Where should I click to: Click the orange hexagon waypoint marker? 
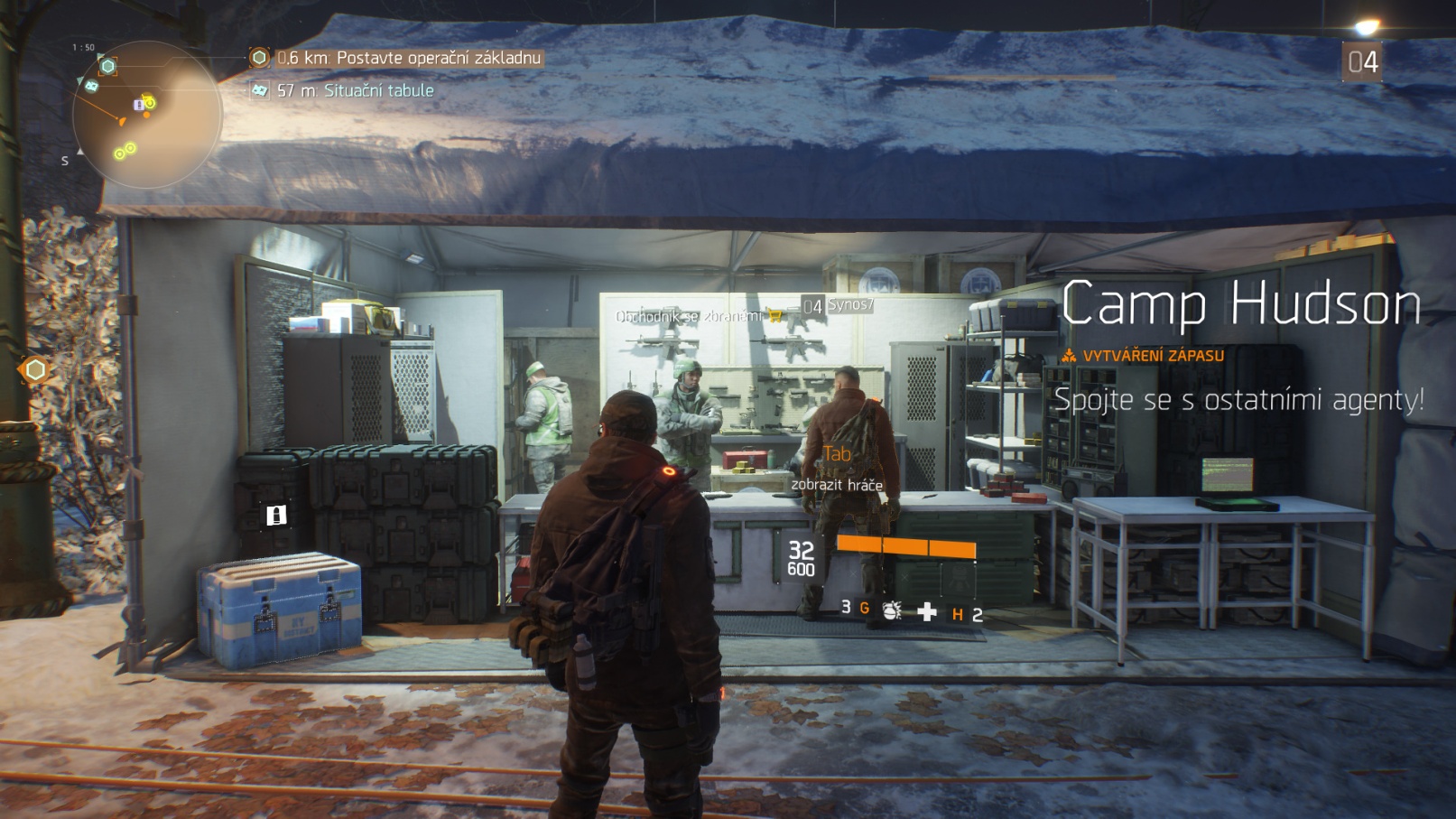[x=35, y=369]
